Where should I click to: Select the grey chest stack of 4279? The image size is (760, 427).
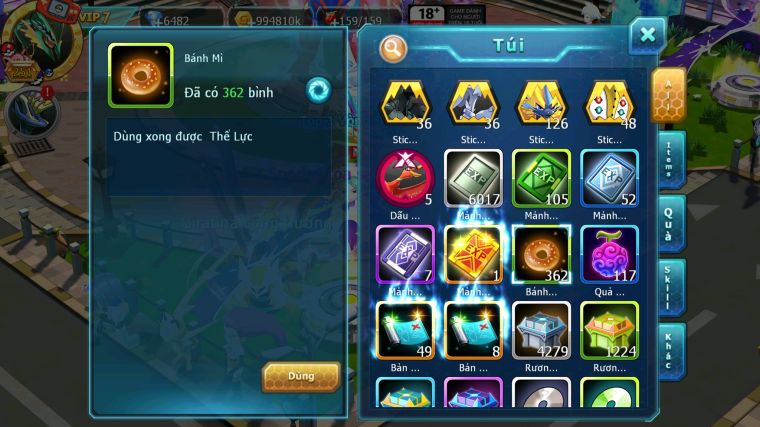pos(541,328)
